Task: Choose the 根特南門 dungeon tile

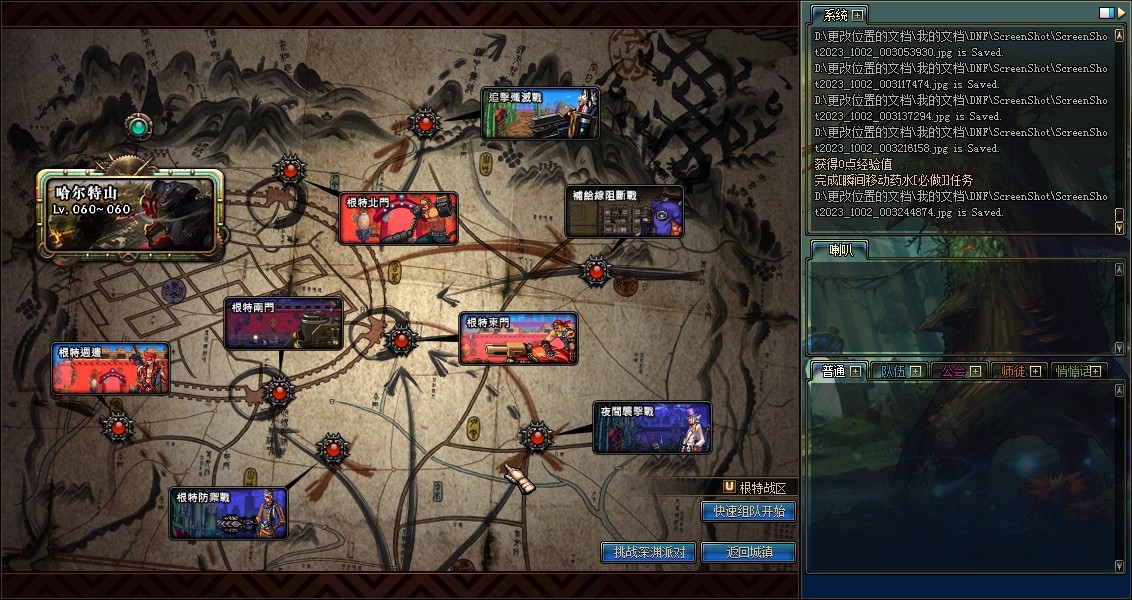Action: (x=284, y=323)
